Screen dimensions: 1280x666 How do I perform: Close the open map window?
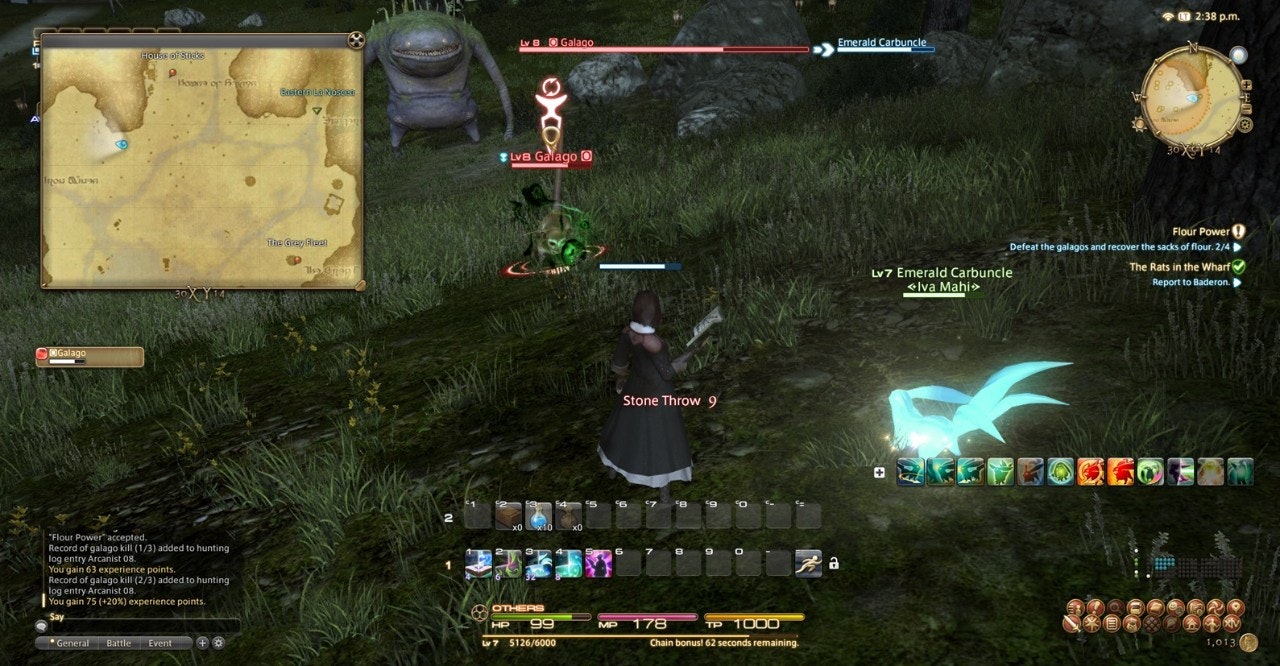(355, 41)
